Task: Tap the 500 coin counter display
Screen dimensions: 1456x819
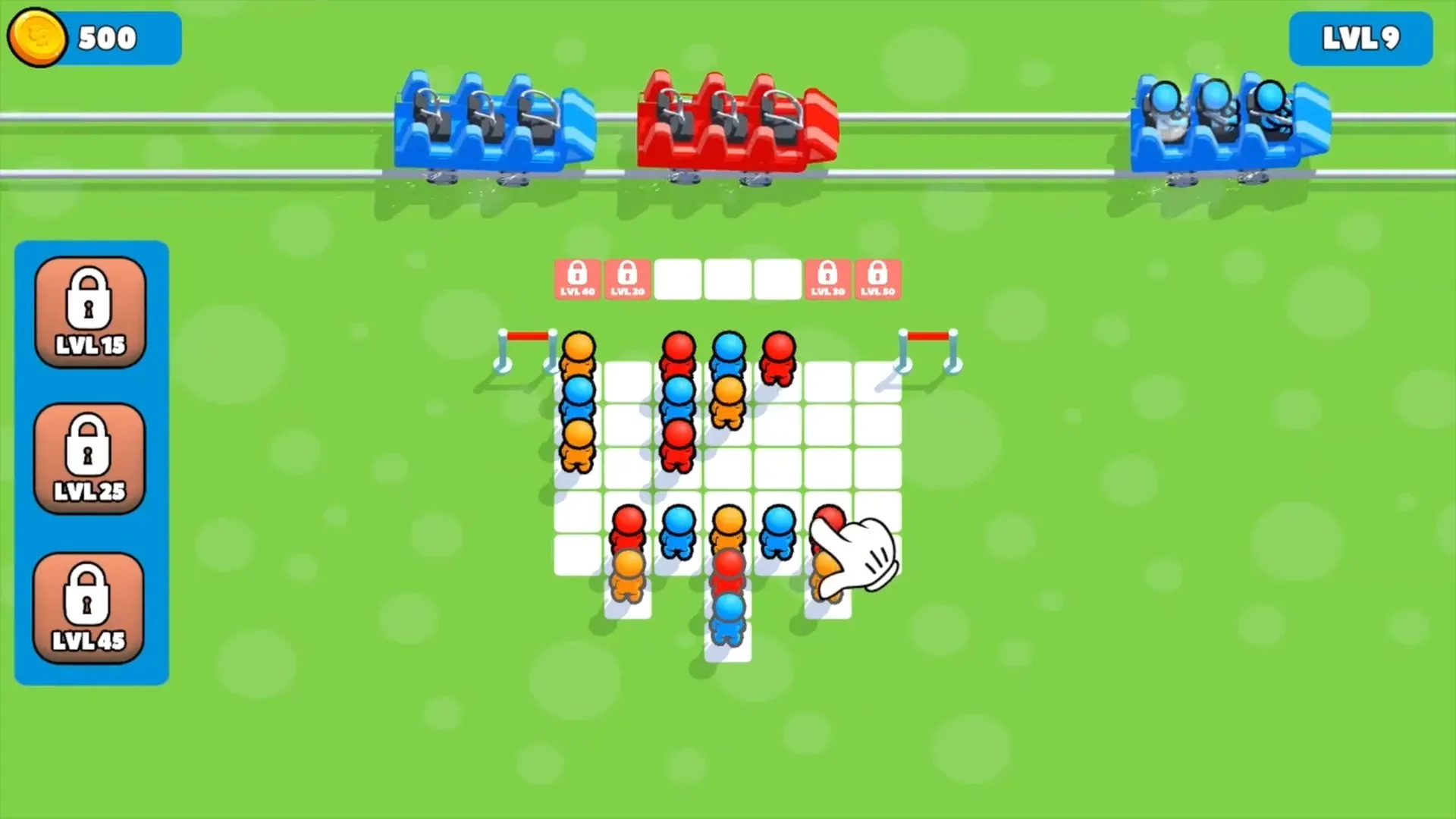Action: pos(106,36)
